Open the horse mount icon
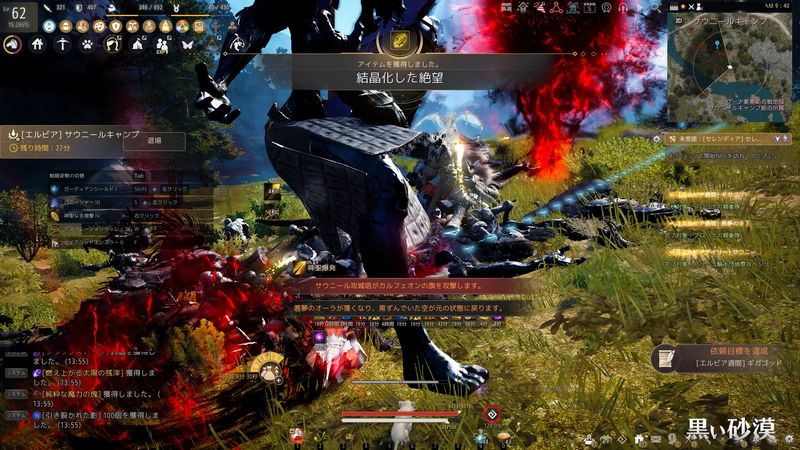800x450 pixels. coord(12,44)
